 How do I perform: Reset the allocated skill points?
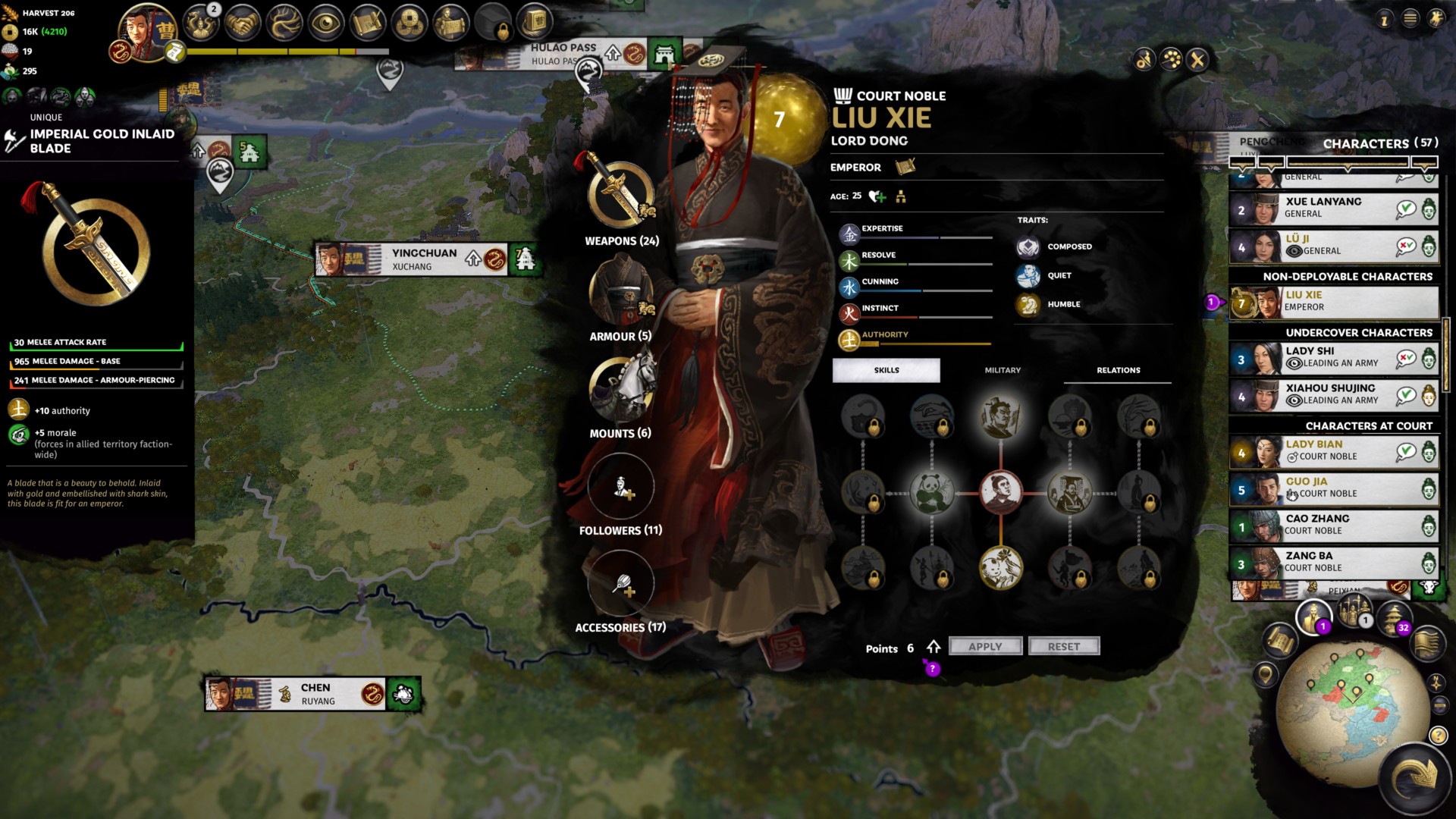click(1063, 646)
